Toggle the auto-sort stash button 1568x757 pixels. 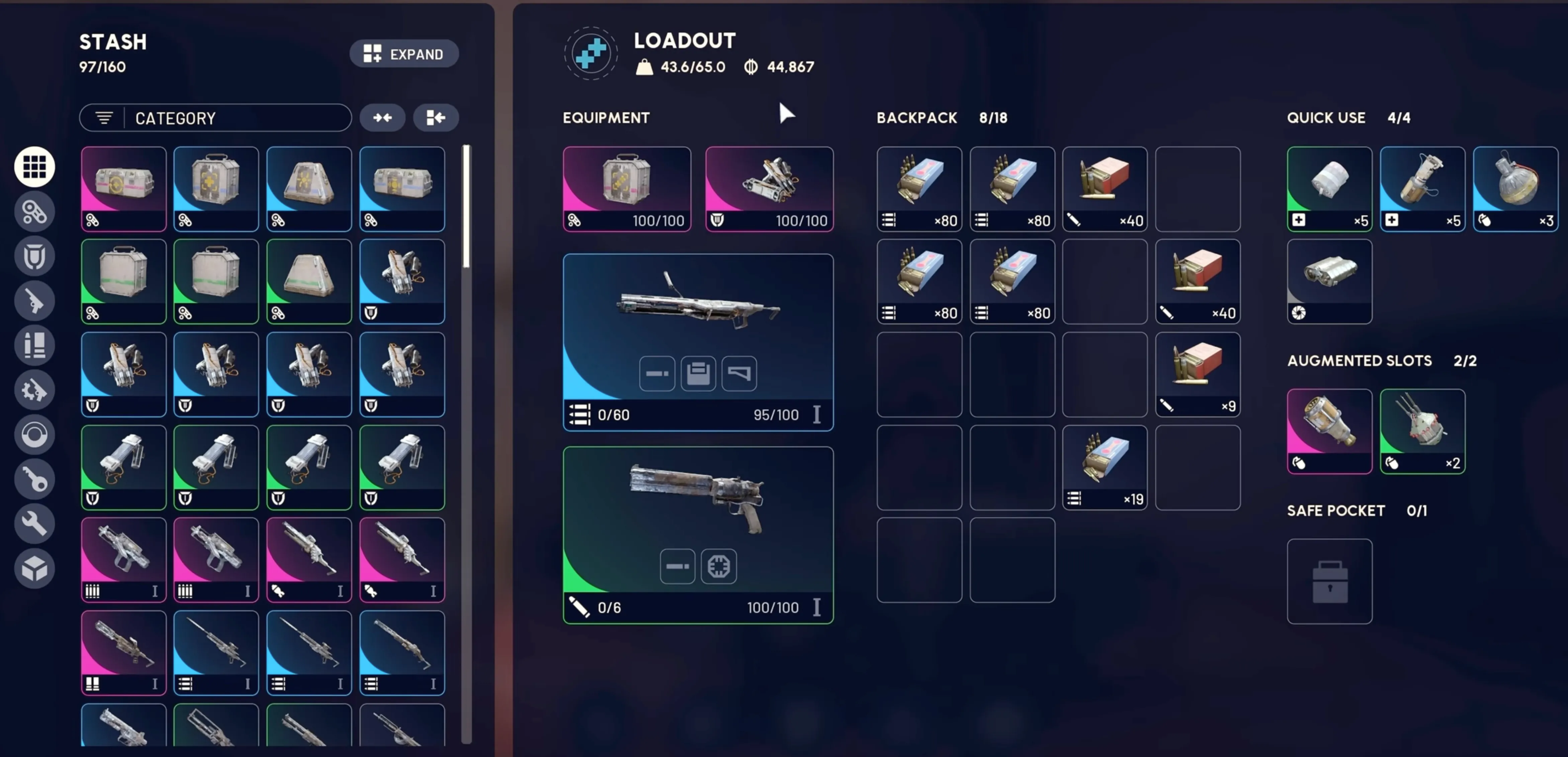[x=436, y=117]
